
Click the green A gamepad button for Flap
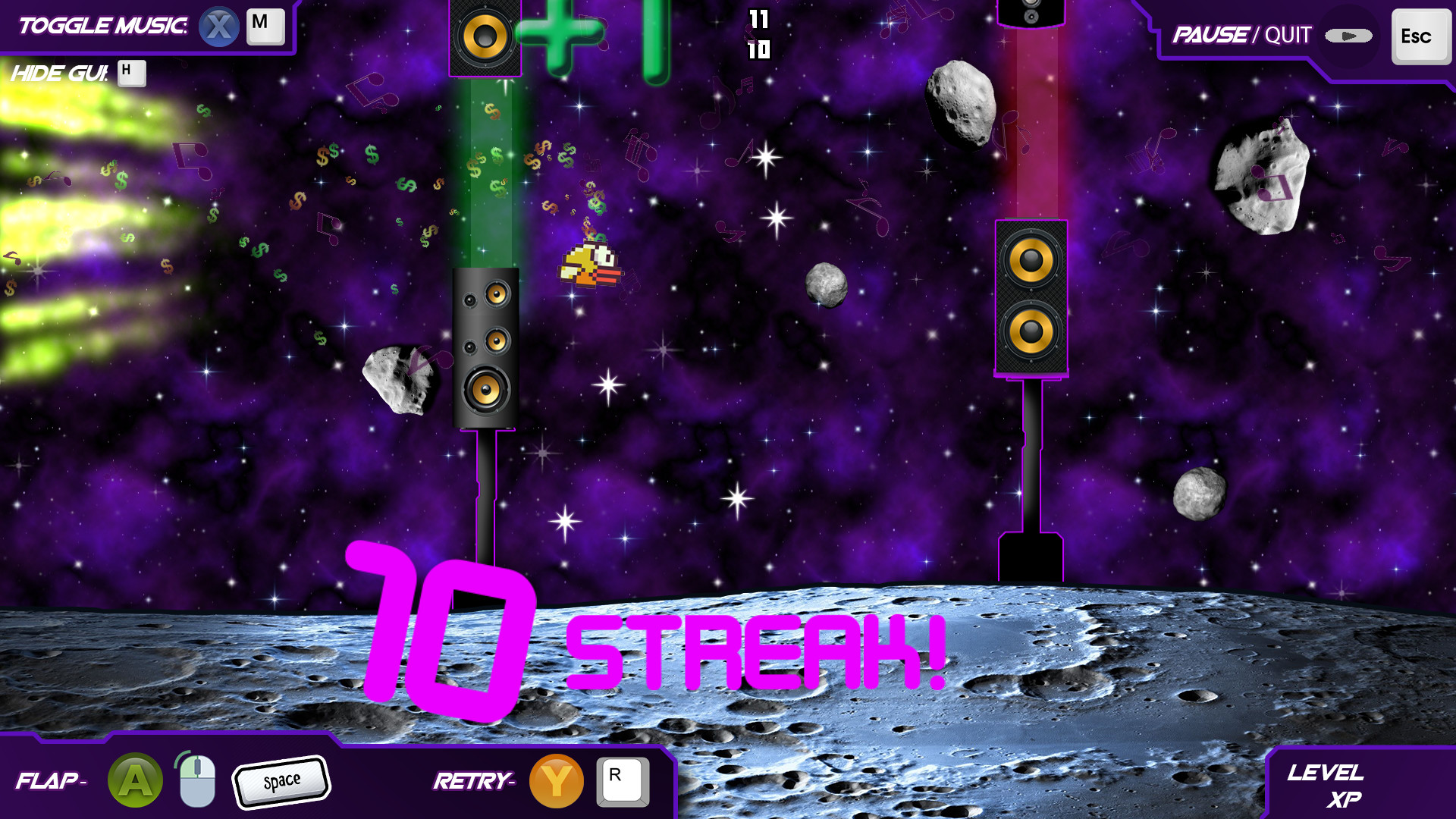coord(135,779)
